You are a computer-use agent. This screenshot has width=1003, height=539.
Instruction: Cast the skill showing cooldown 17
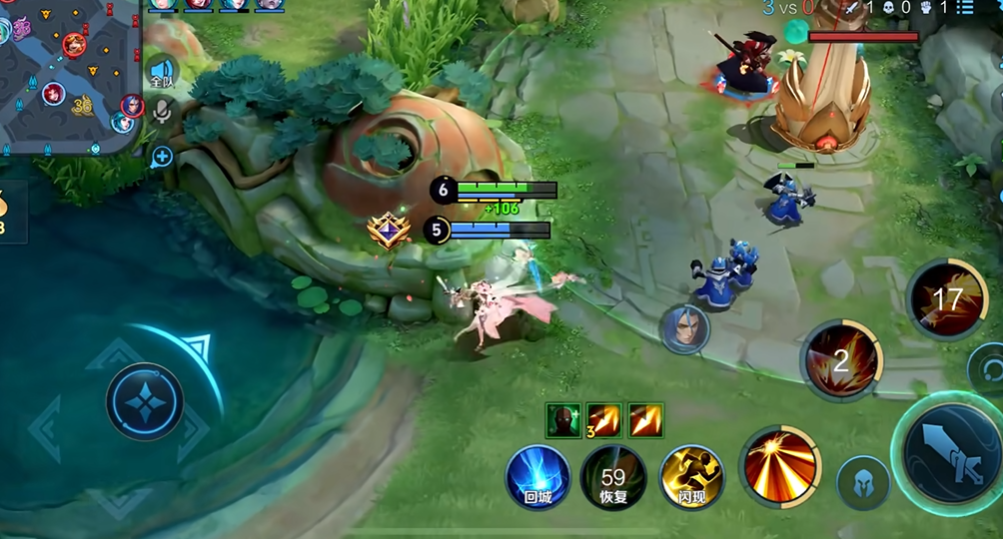(946, 298)
